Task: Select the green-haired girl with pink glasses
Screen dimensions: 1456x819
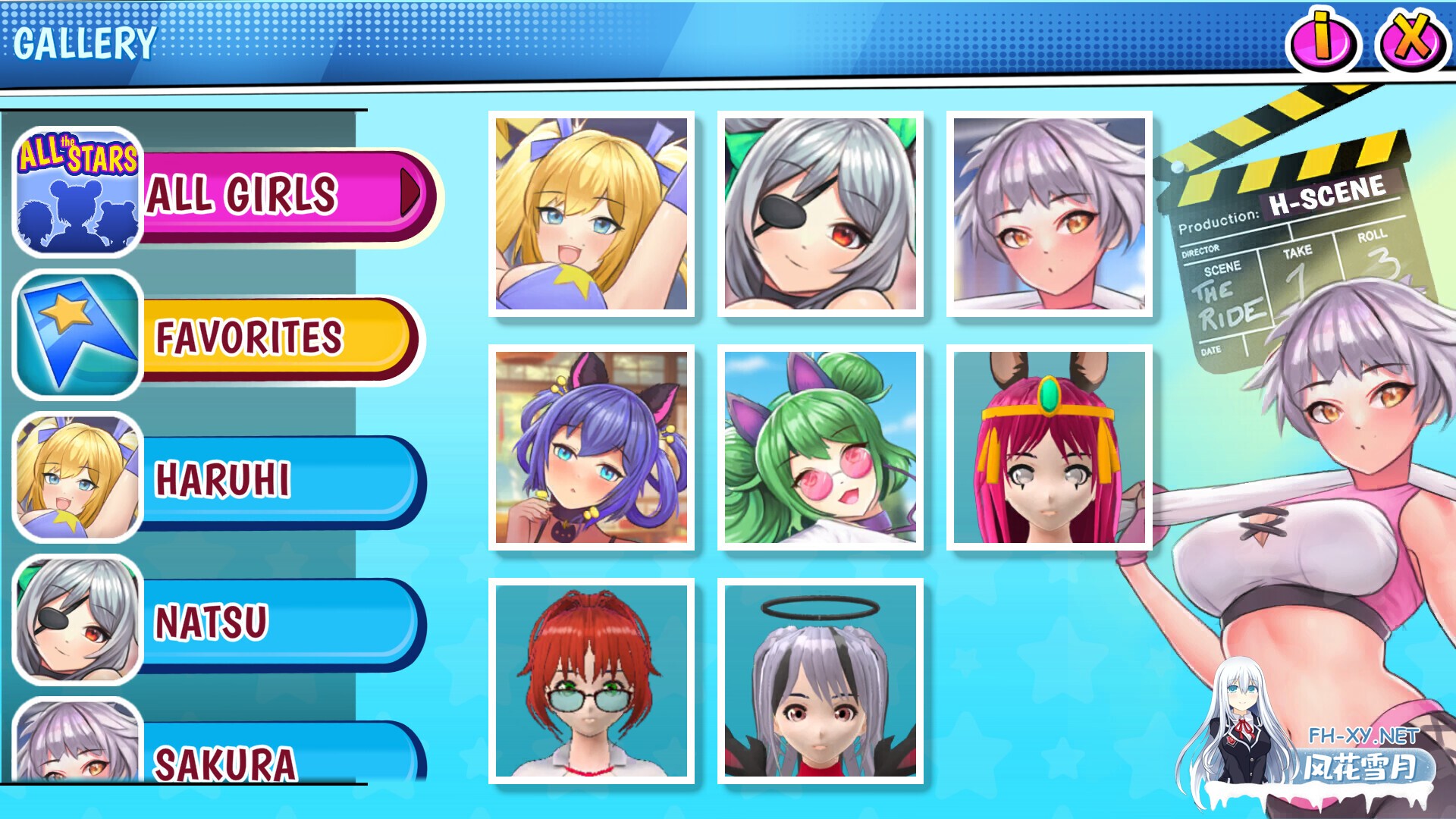Action: [x=821, y=447]
